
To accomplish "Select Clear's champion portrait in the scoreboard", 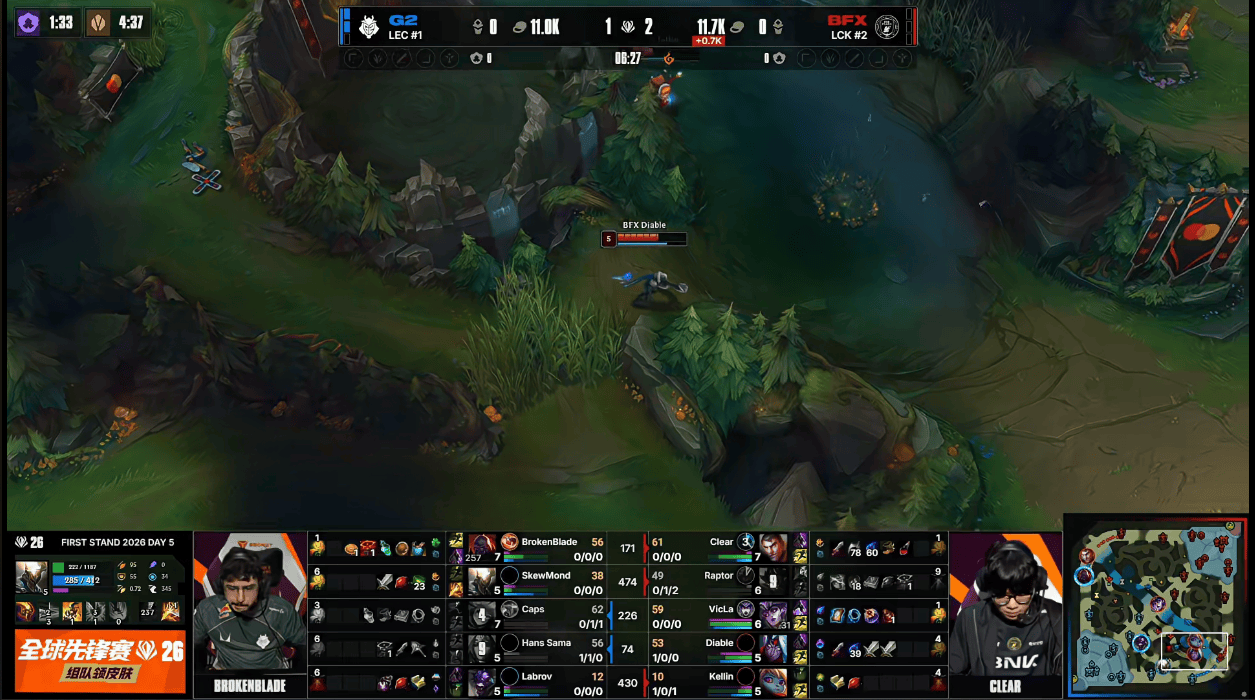I will (772, 548).
